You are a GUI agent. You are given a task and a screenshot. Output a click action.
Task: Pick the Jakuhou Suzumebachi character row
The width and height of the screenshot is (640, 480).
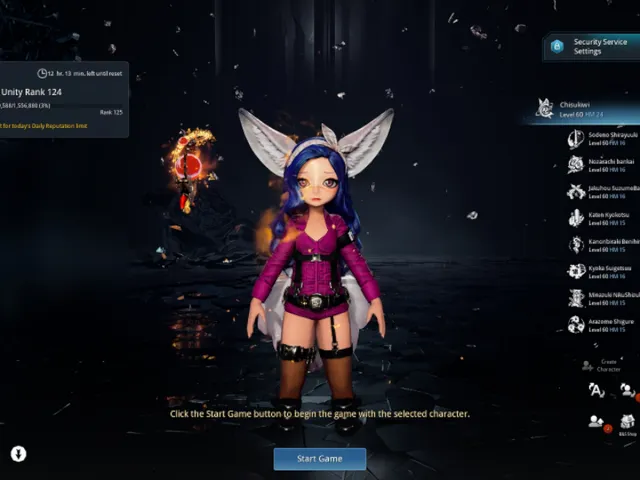point(598,192)
